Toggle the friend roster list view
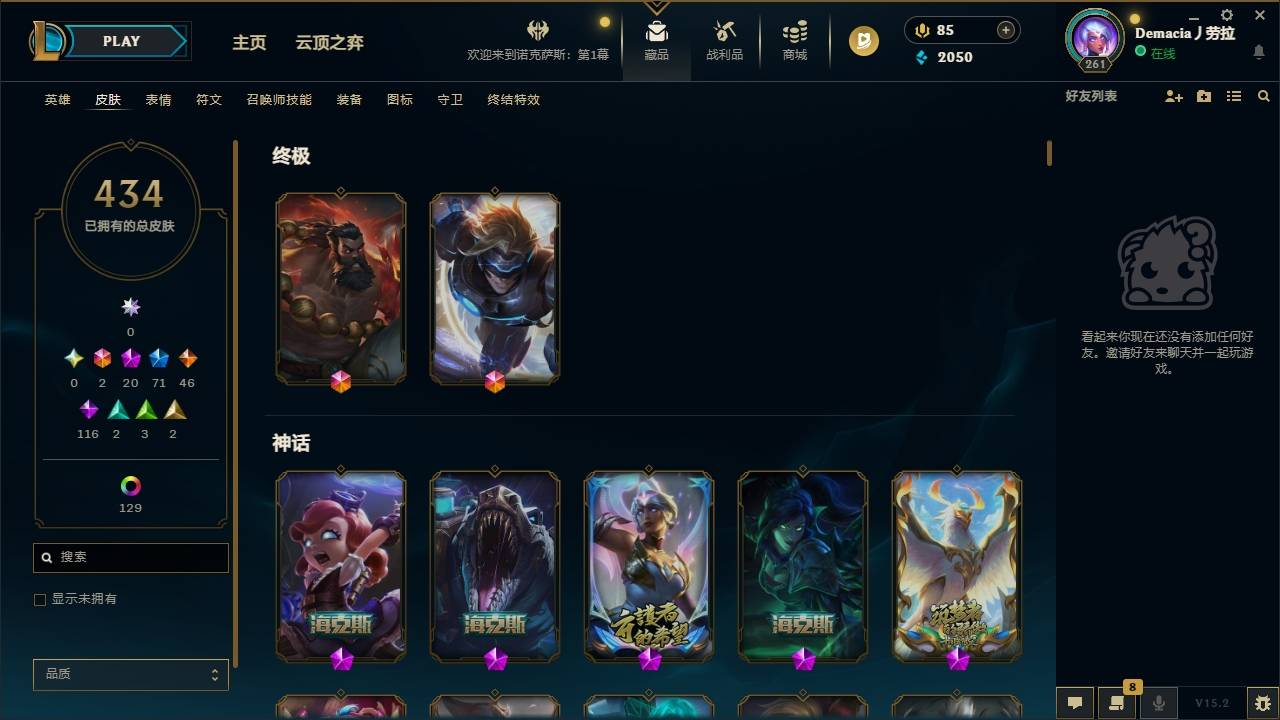Image resolution: width=1280 pixels, height=720 pixels. point(1233,96)
